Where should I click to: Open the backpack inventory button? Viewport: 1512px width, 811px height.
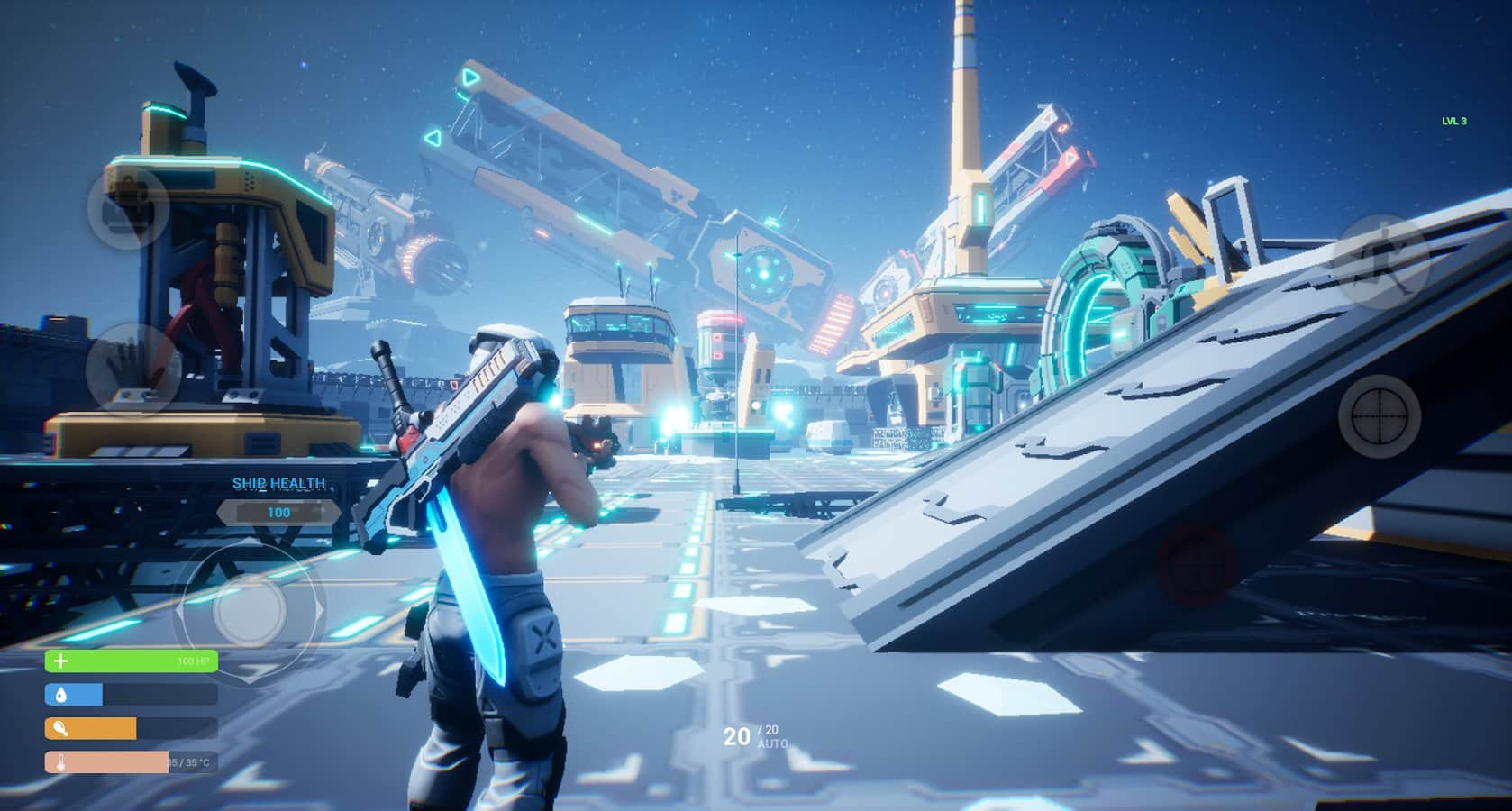(128, 208)
